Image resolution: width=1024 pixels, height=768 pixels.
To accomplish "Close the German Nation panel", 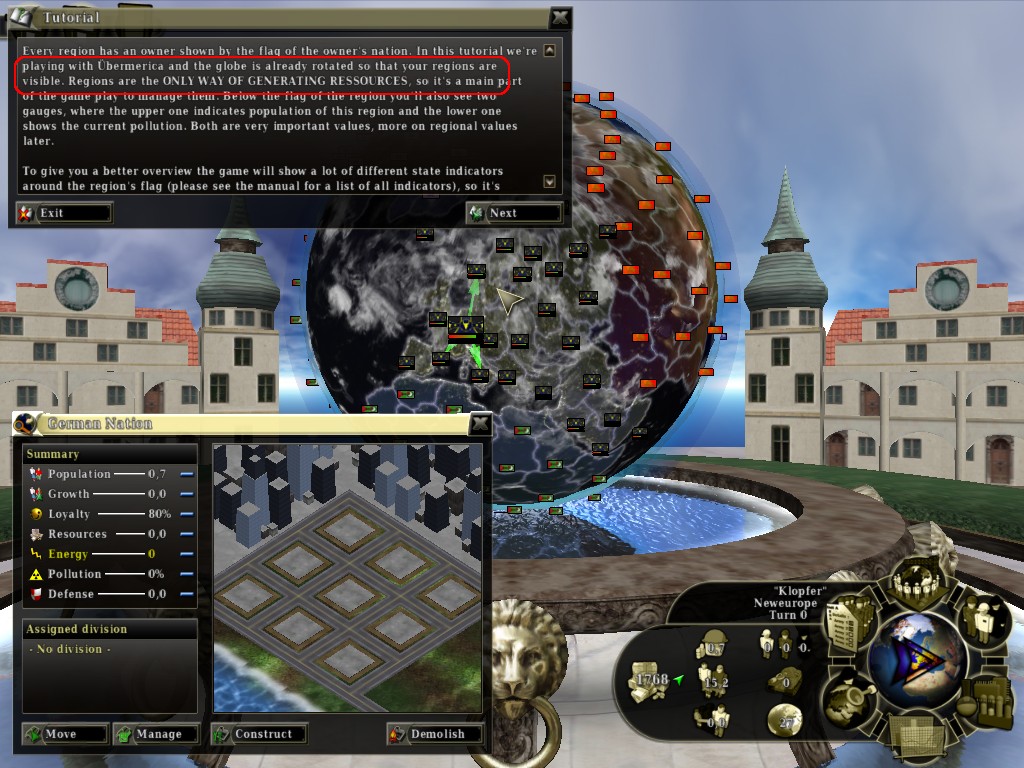I will tap(481, 424).
